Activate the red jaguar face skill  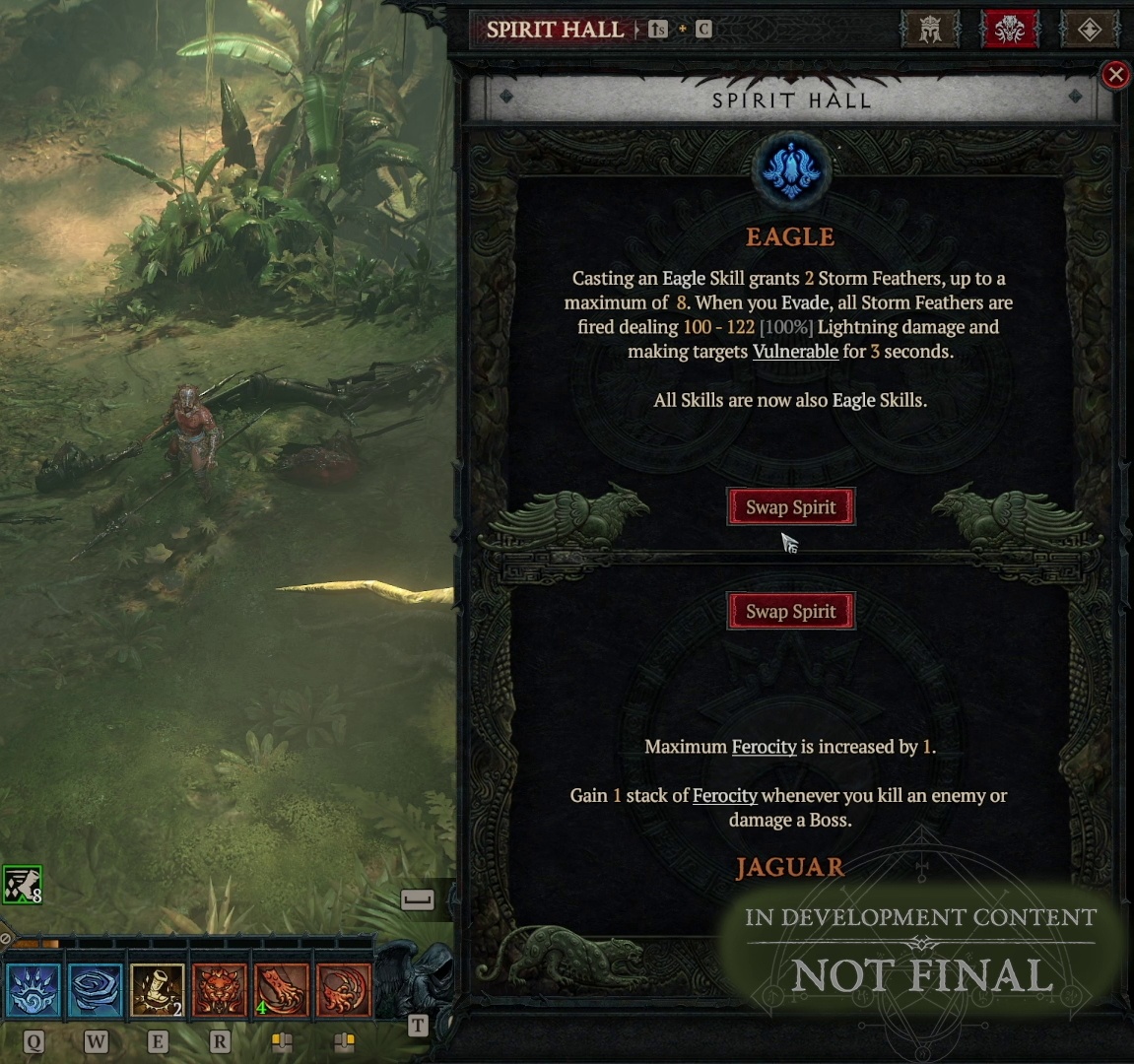[220, 989]
